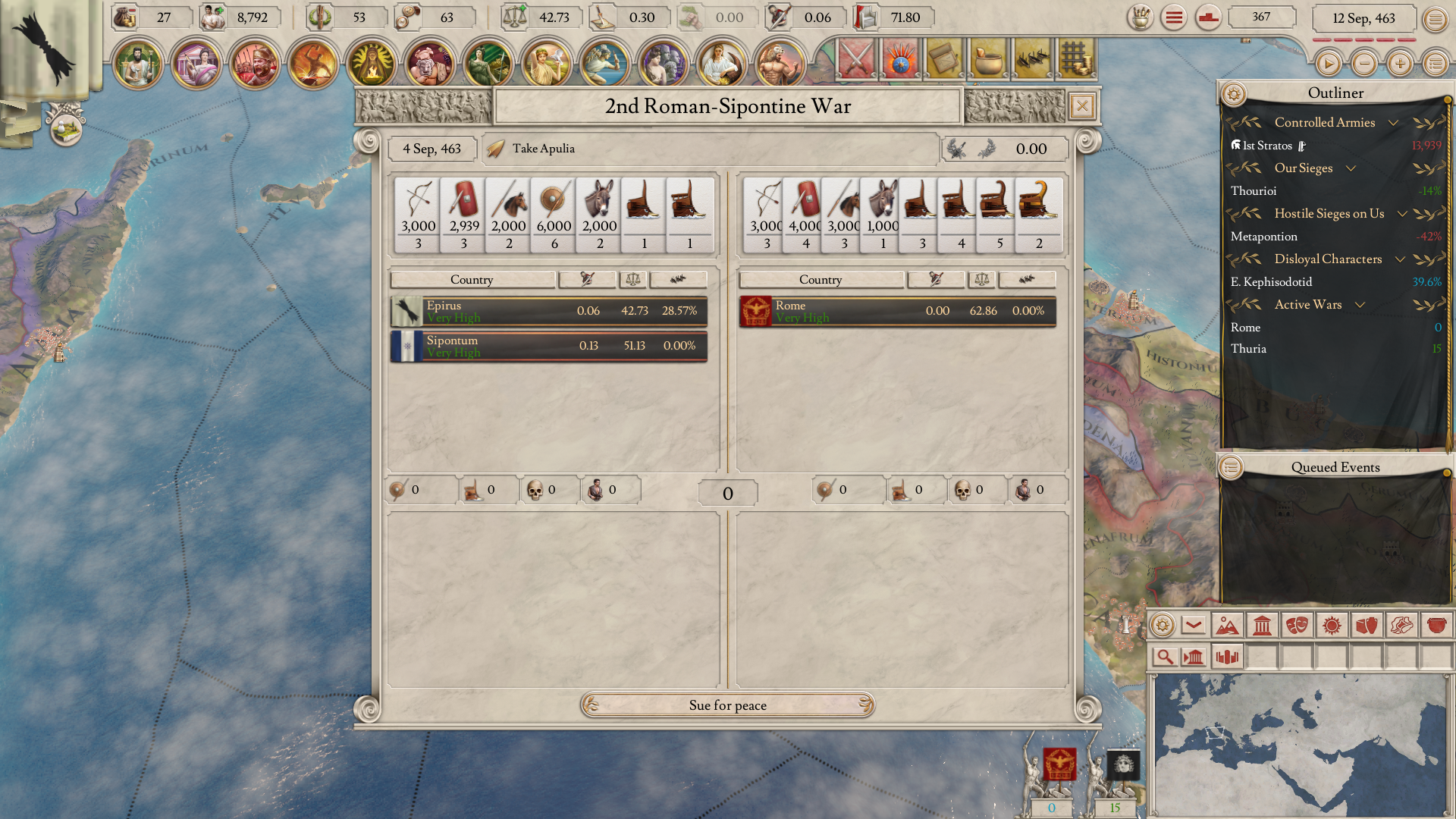Select the Sipontum country row

click(x=548, y=346)
